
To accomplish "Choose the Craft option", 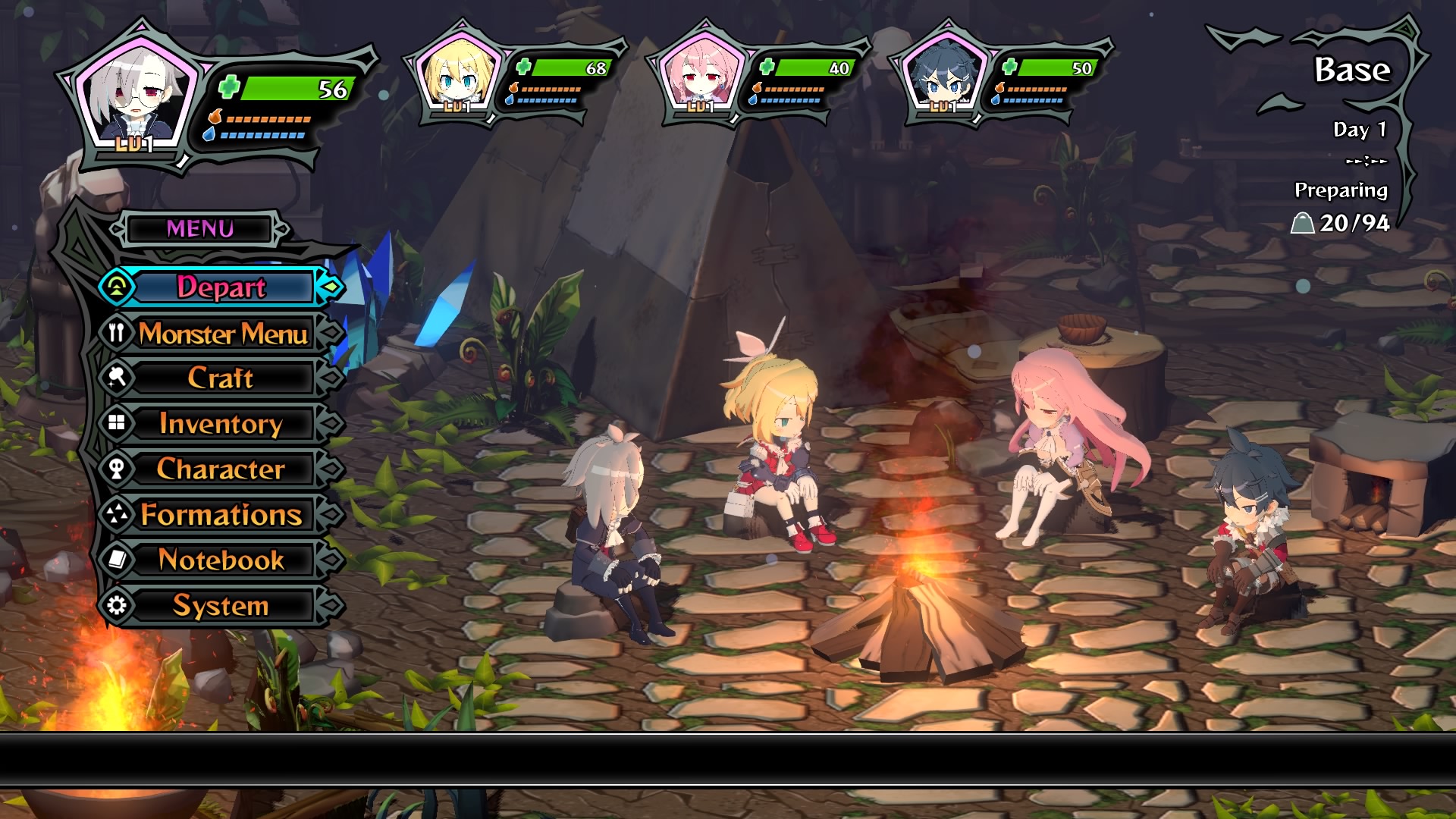I will (221, 378).
